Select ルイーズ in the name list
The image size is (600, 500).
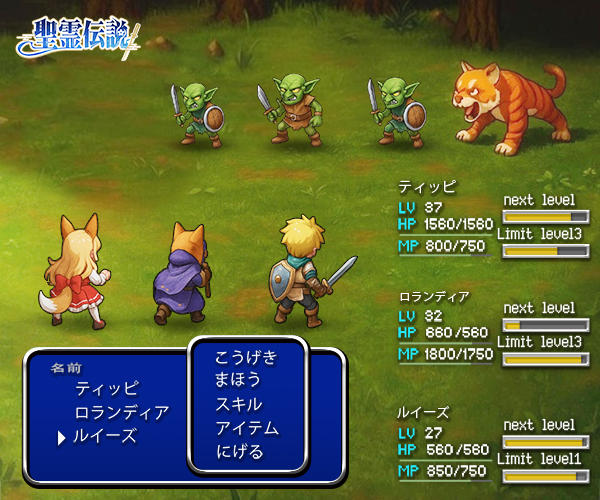point(105,436)
